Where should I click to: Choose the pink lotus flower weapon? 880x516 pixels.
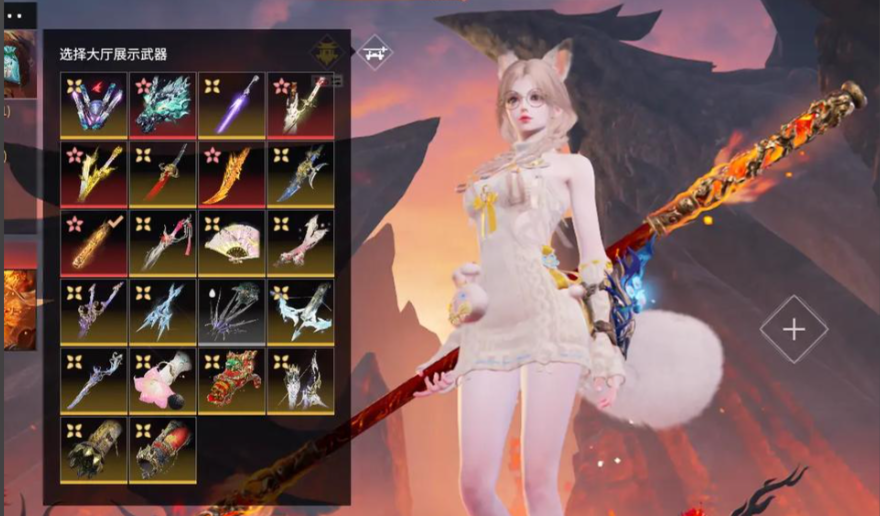point(163,380)
